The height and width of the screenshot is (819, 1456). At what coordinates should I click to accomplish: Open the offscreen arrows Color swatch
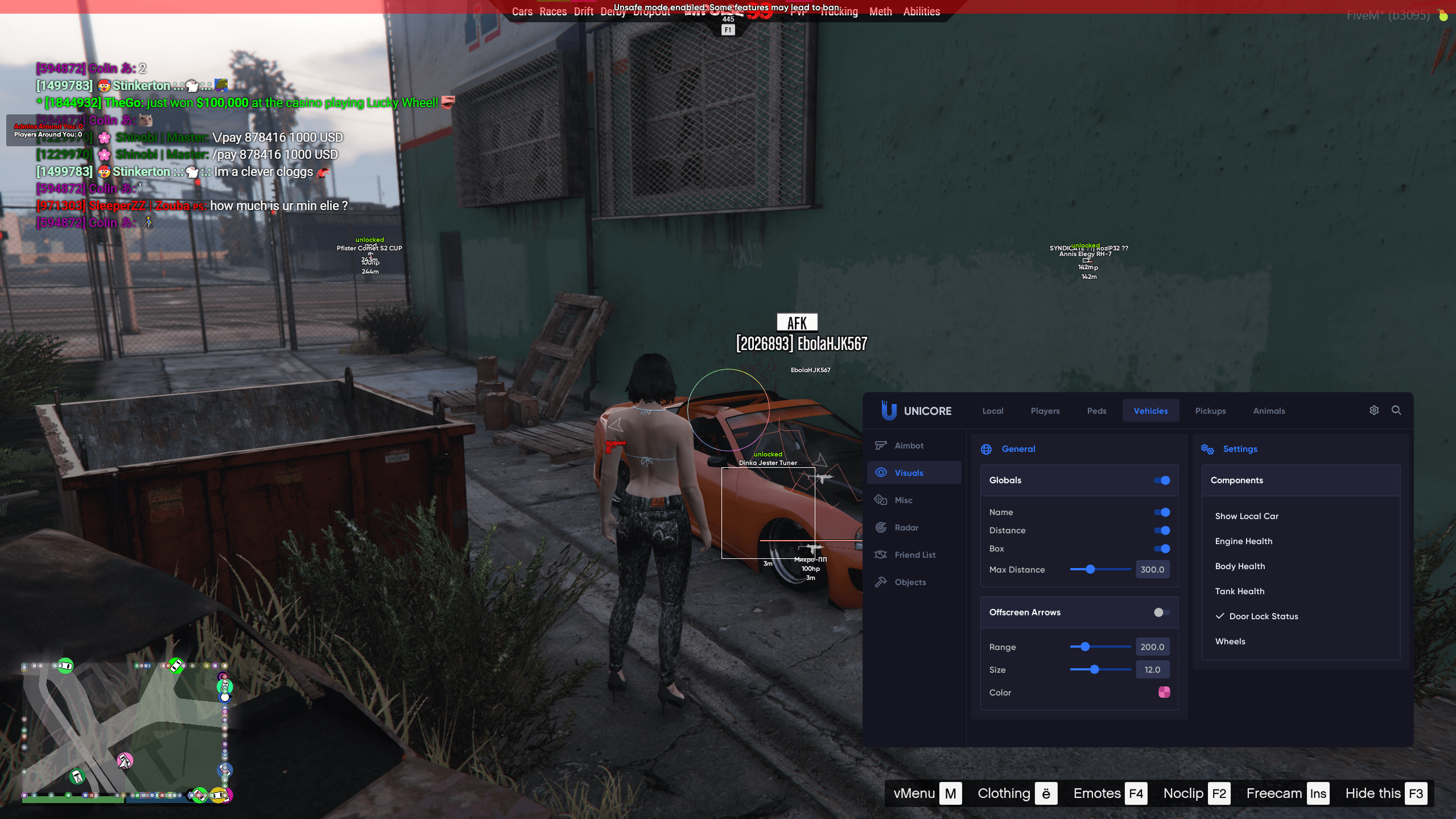click(1164, 692)
